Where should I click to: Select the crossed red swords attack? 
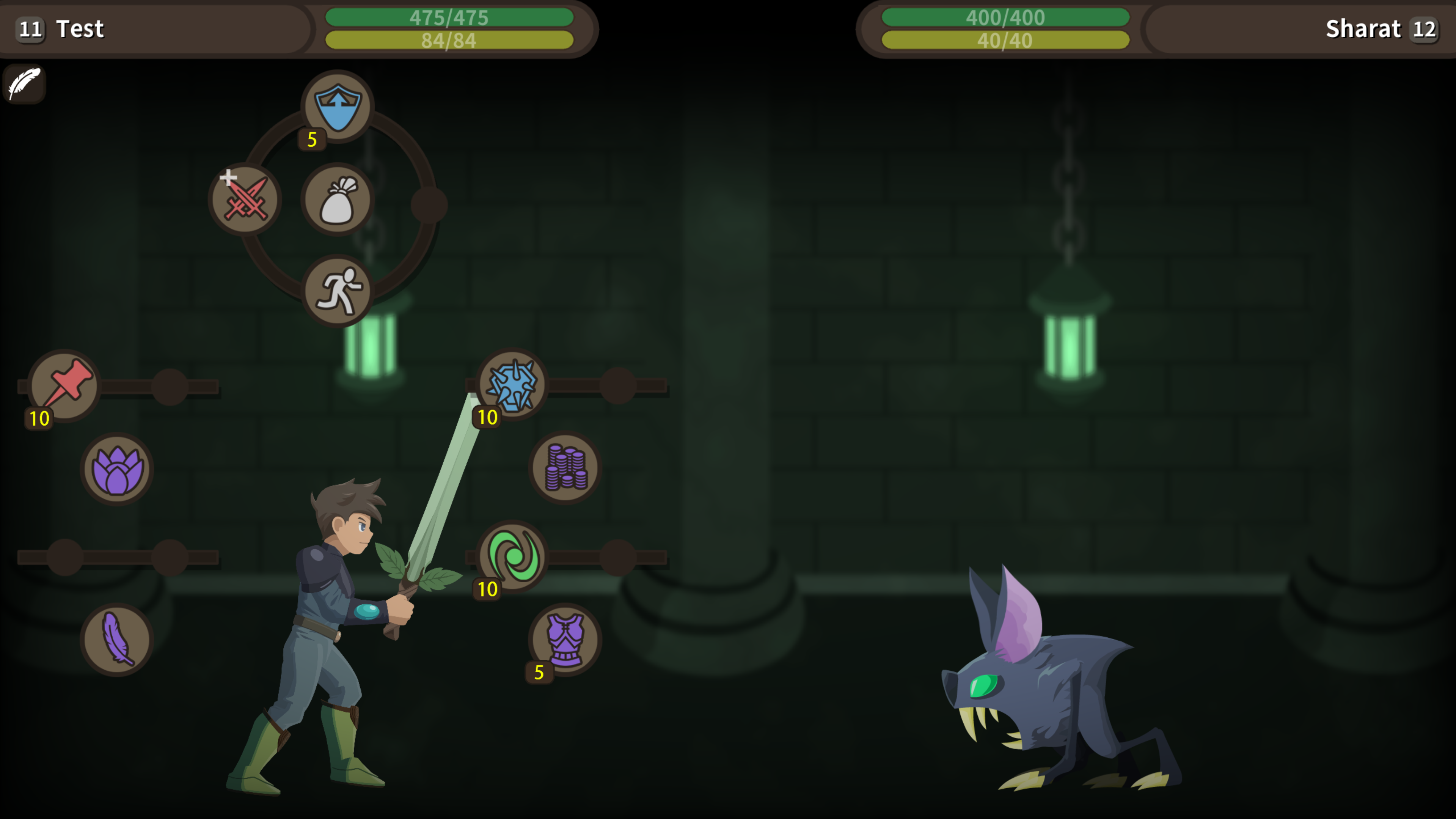click(x=245, y=199)
